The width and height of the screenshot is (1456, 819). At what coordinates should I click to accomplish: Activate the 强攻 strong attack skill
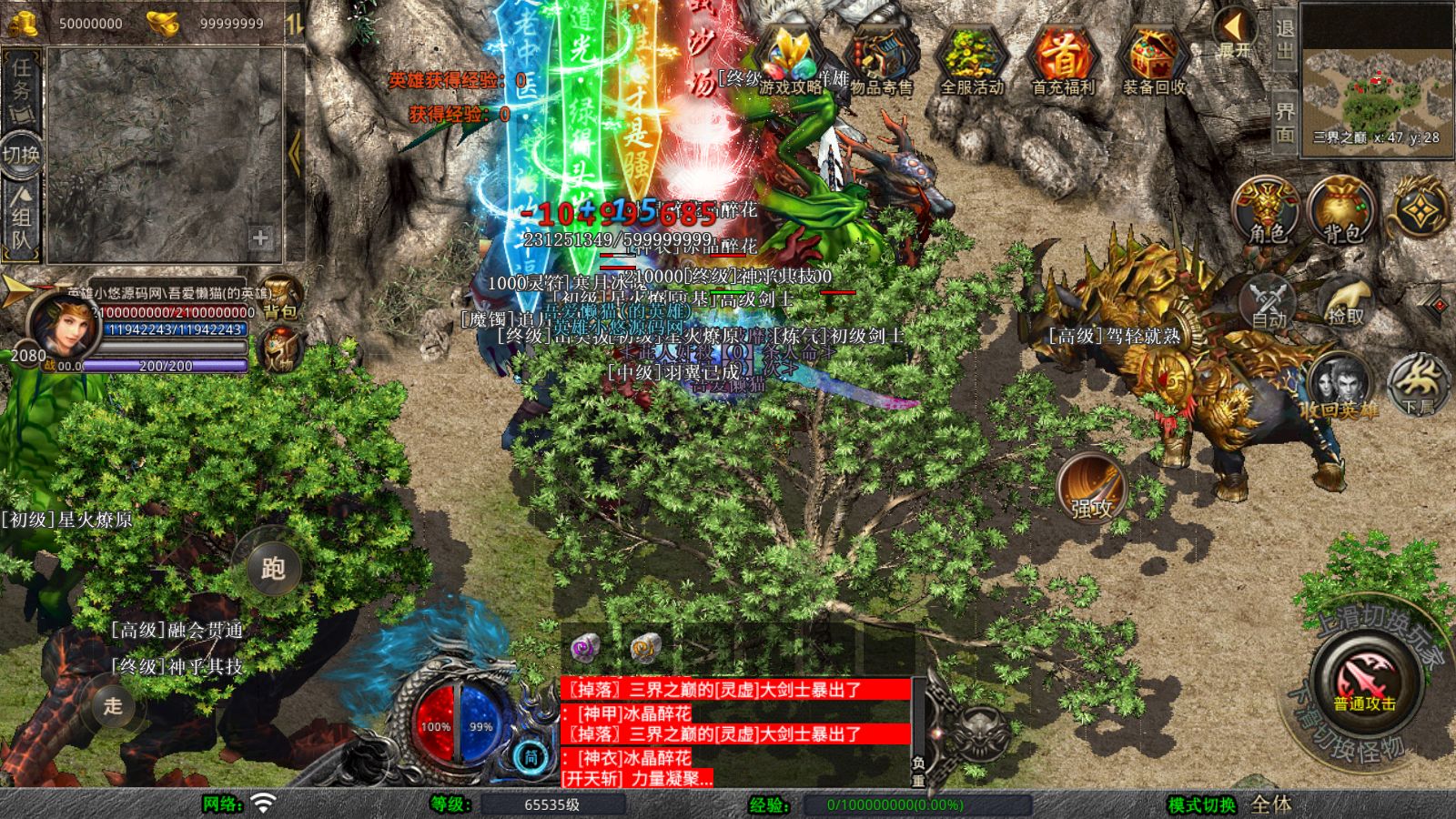click(x=1092, y=487)
